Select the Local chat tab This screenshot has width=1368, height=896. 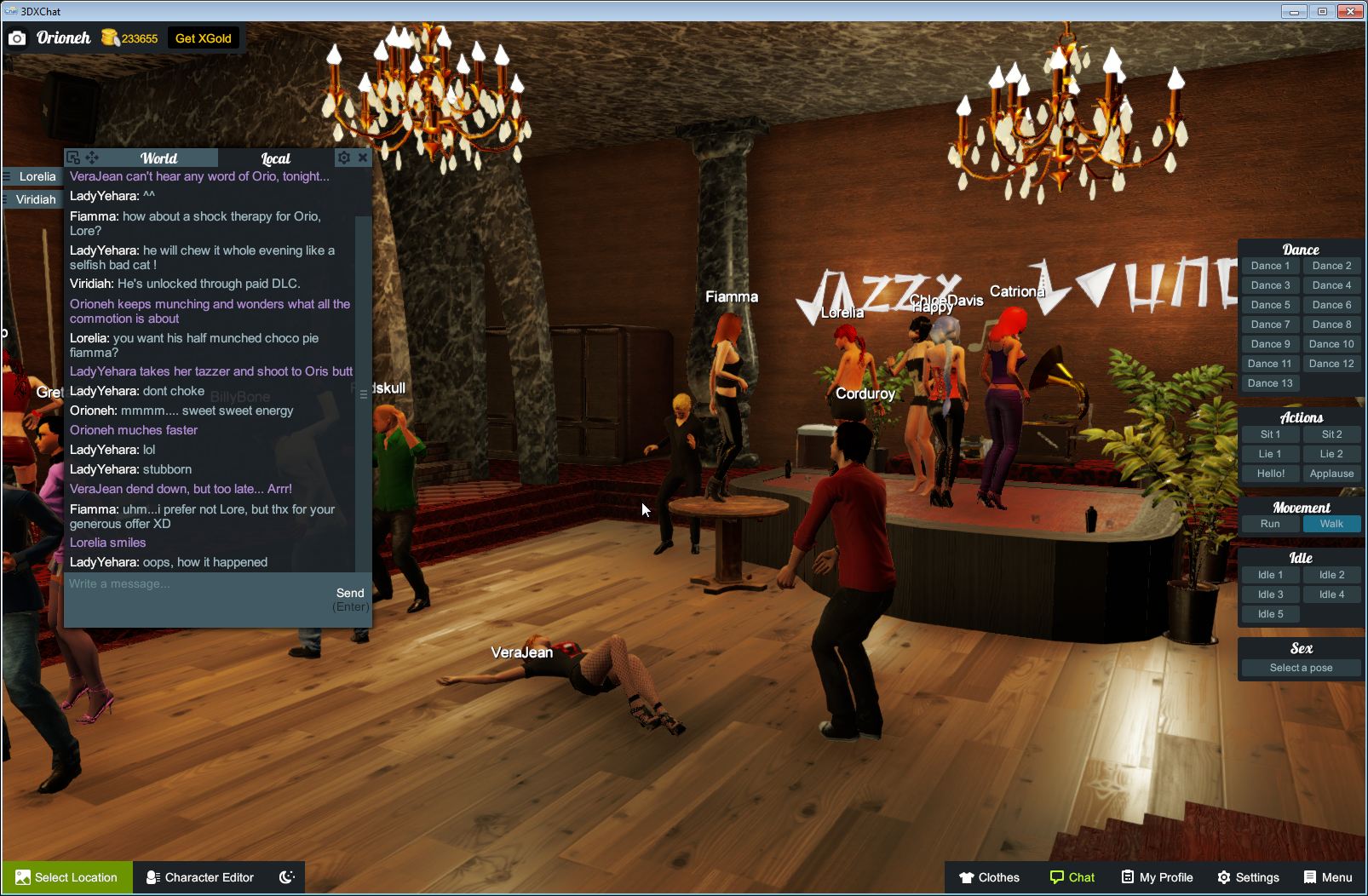tap(274, 158)
